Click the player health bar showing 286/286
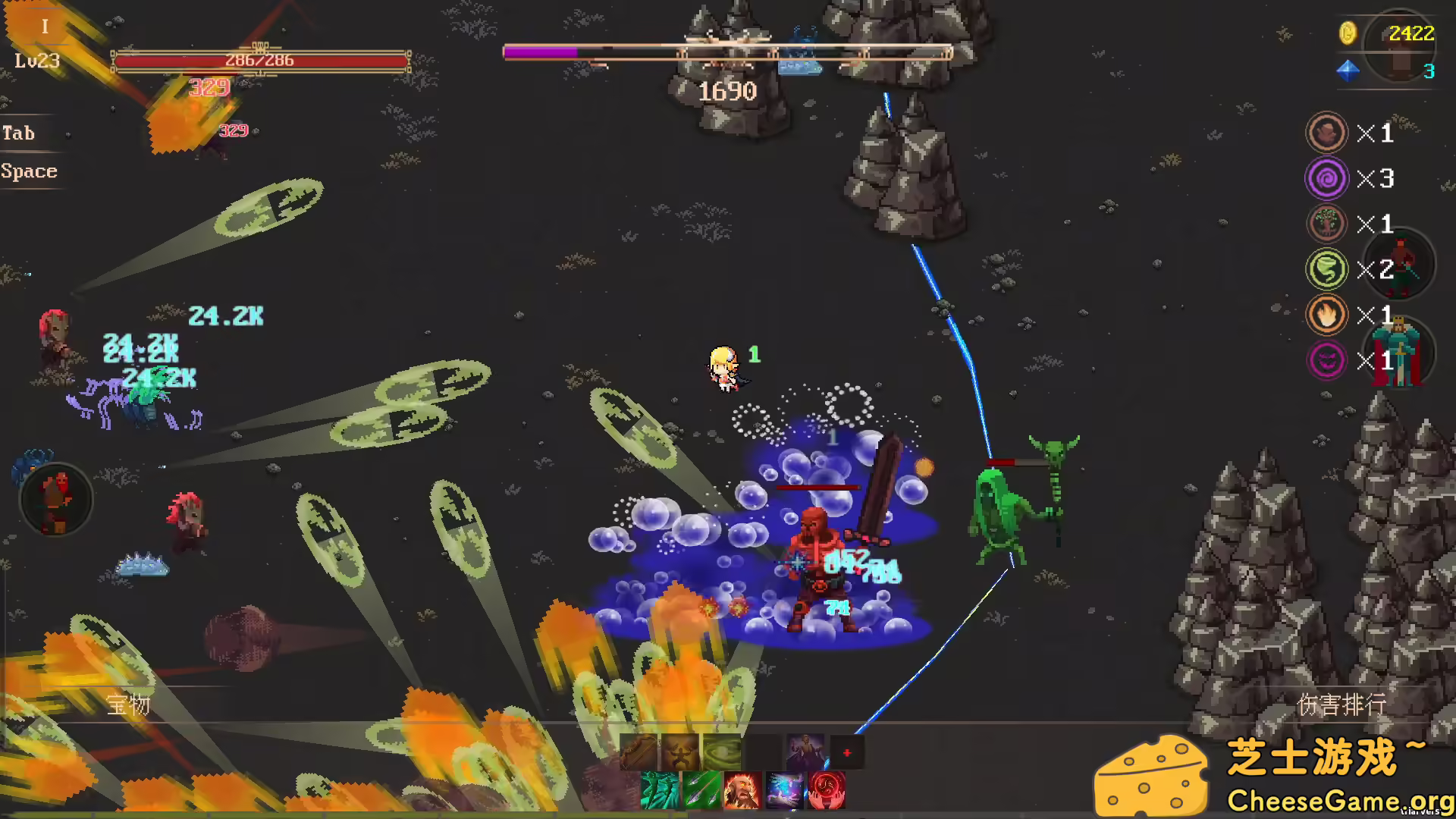1456x819 pixels. [x=258, y=61]
